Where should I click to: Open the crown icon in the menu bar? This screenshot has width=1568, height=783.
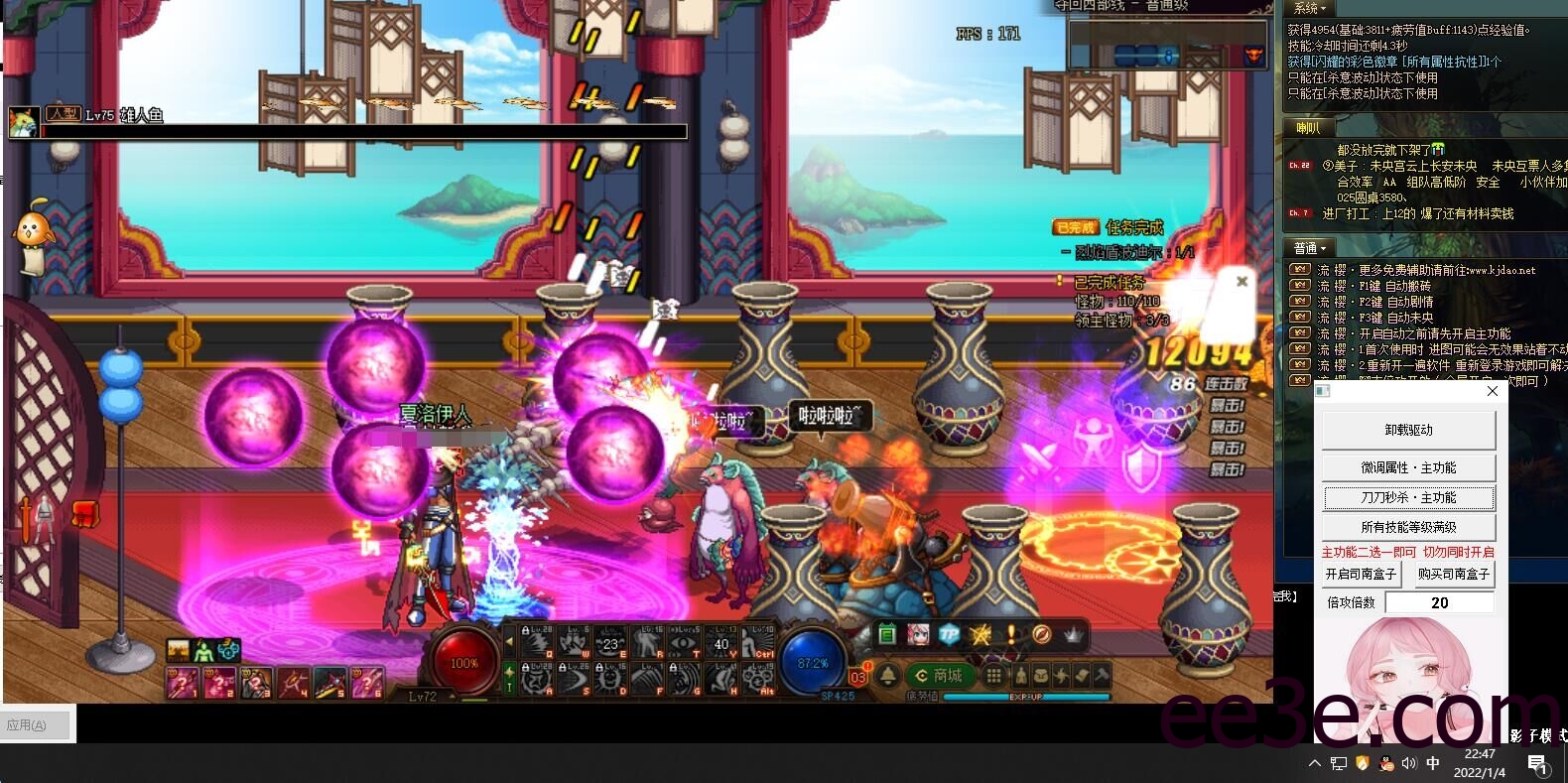coord(1073,635)
